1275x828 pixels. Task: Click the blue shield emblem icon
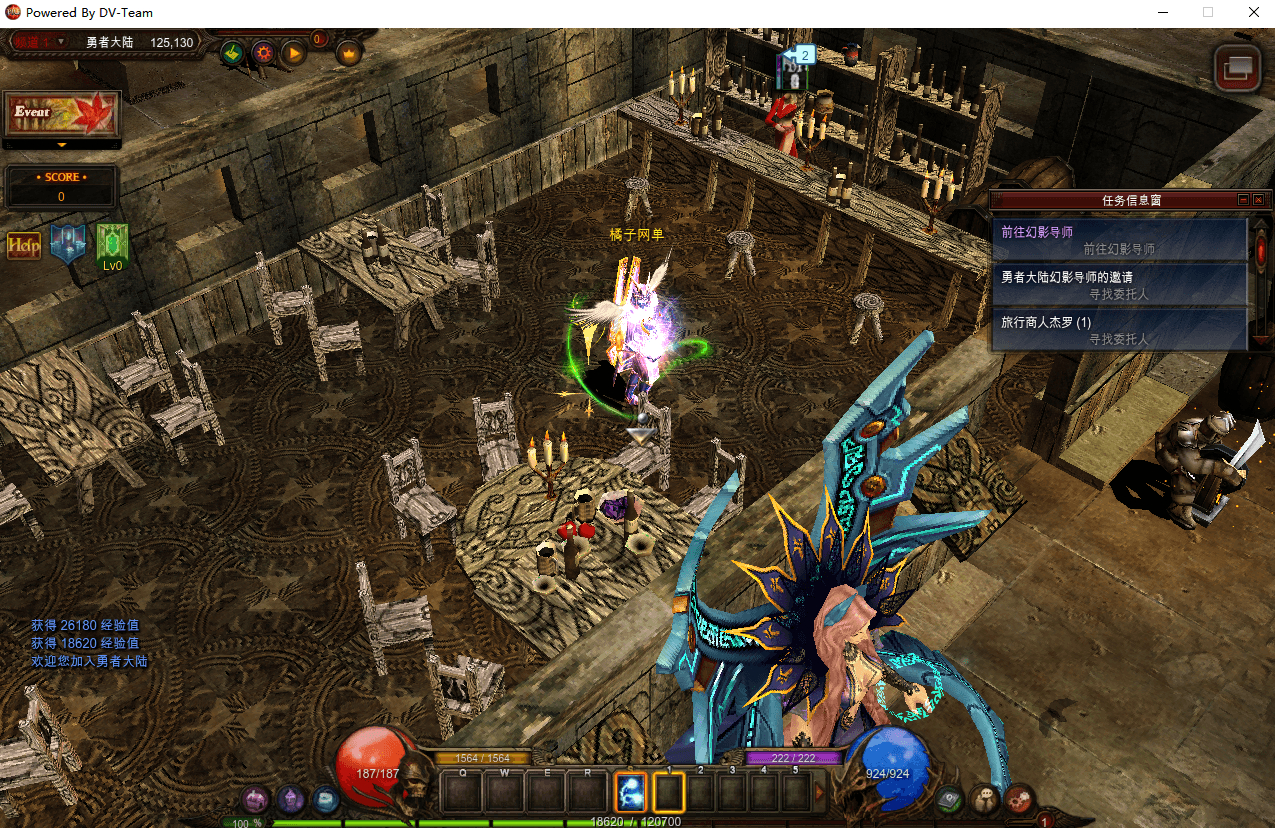(x=68, y=245)
